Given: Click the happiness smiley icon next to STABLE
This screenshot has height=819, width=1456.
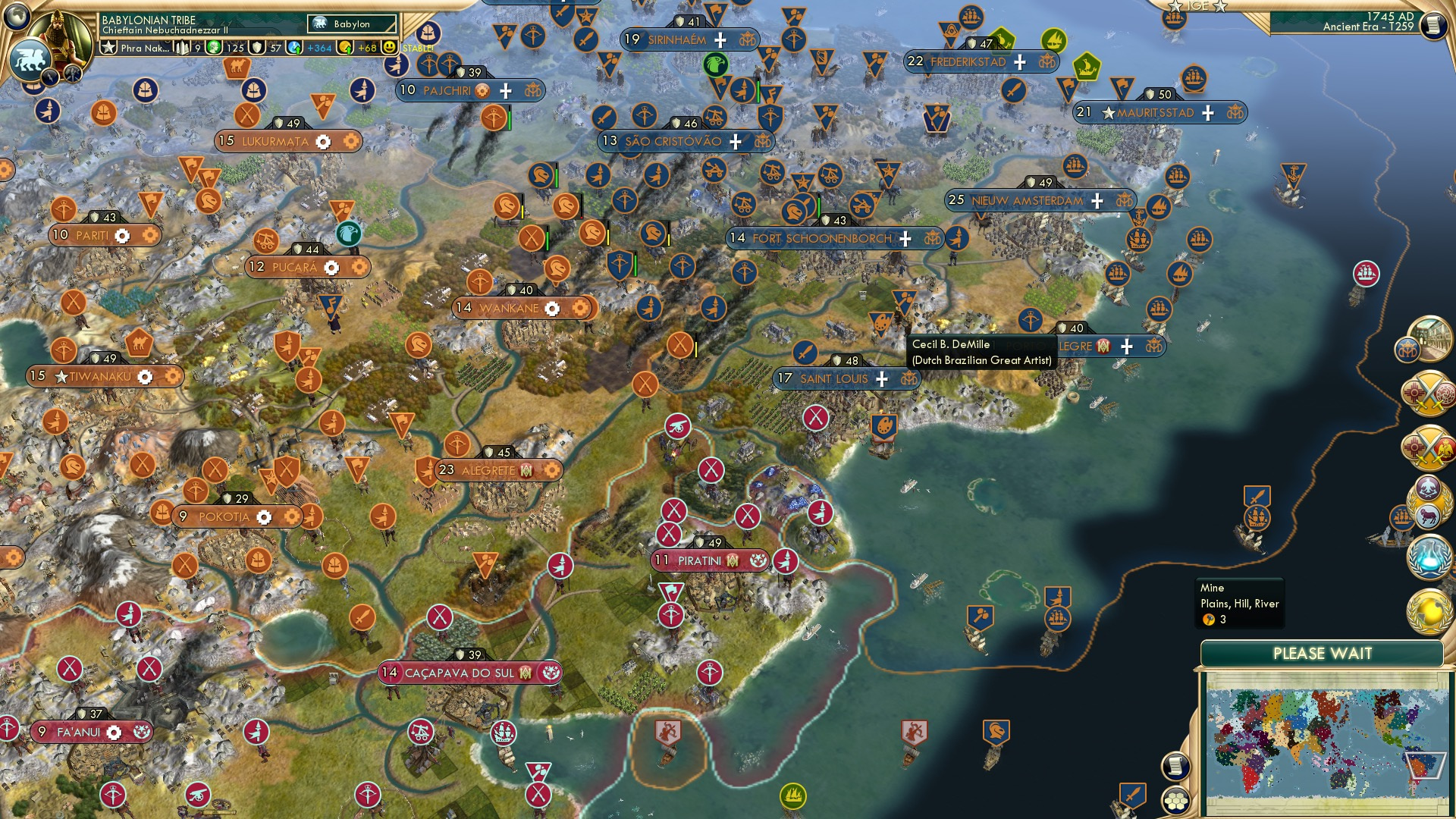Looking at the screenshot, I should point(389,47).
